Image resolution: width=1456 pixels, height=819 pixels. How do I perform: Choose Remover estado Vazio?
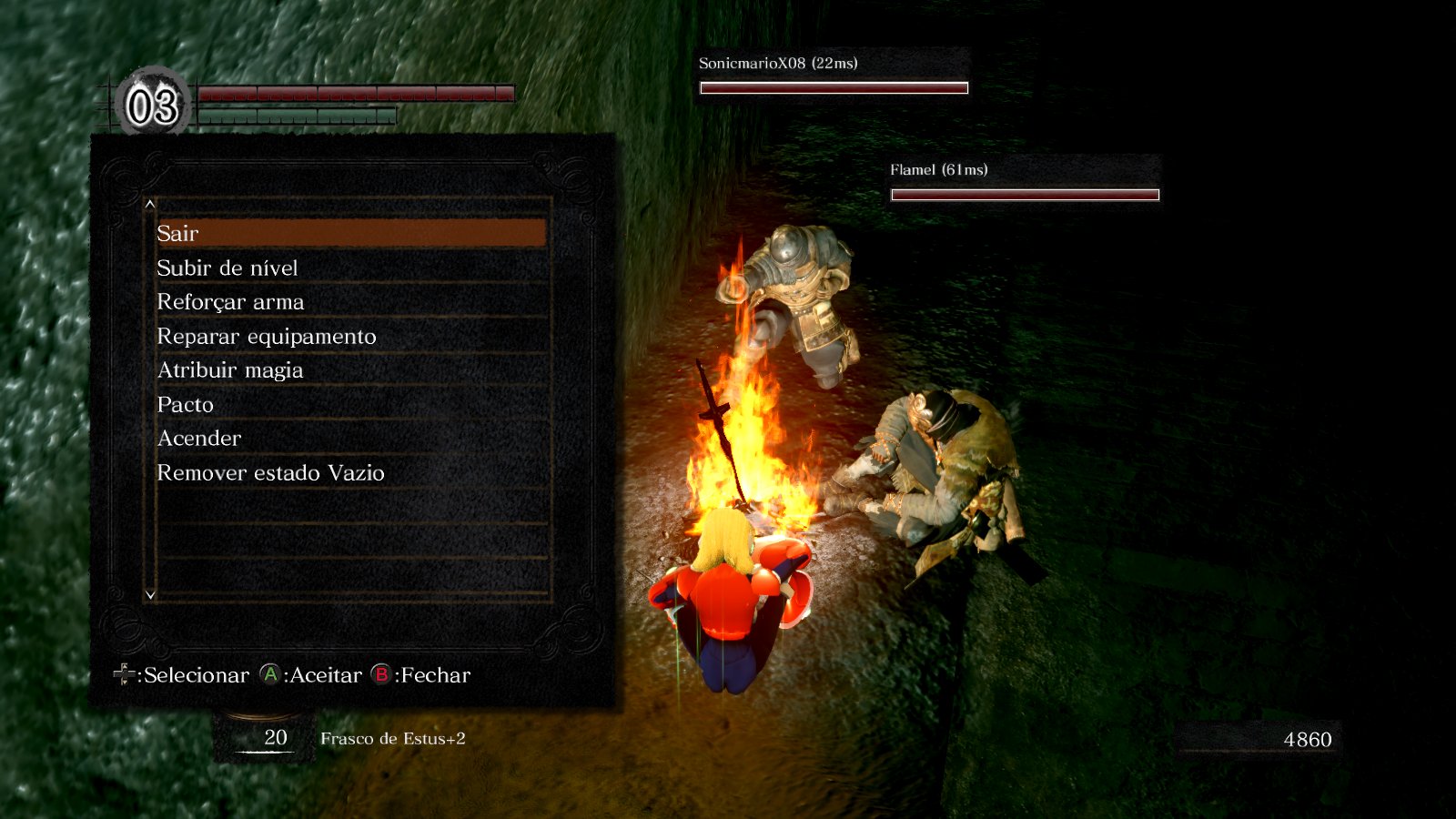tap(350, 472)
